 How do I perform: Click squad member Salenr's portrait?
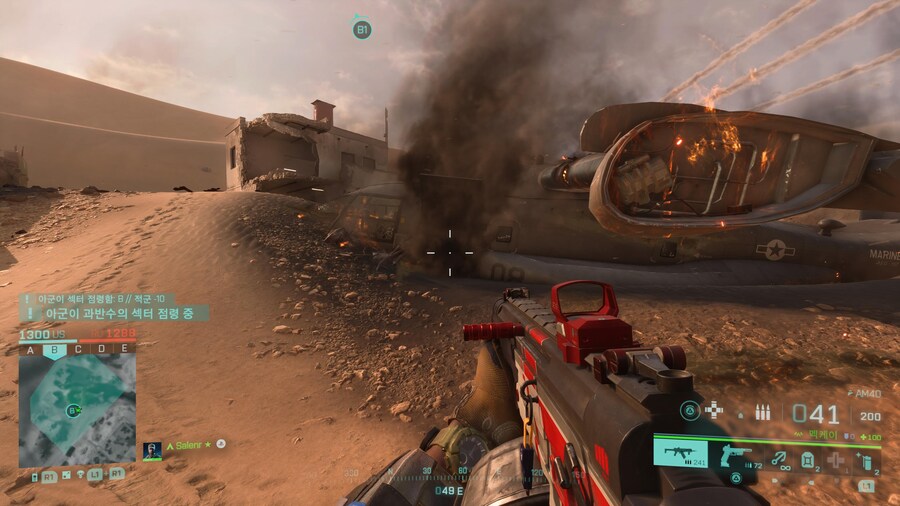(x=152, y=450)
